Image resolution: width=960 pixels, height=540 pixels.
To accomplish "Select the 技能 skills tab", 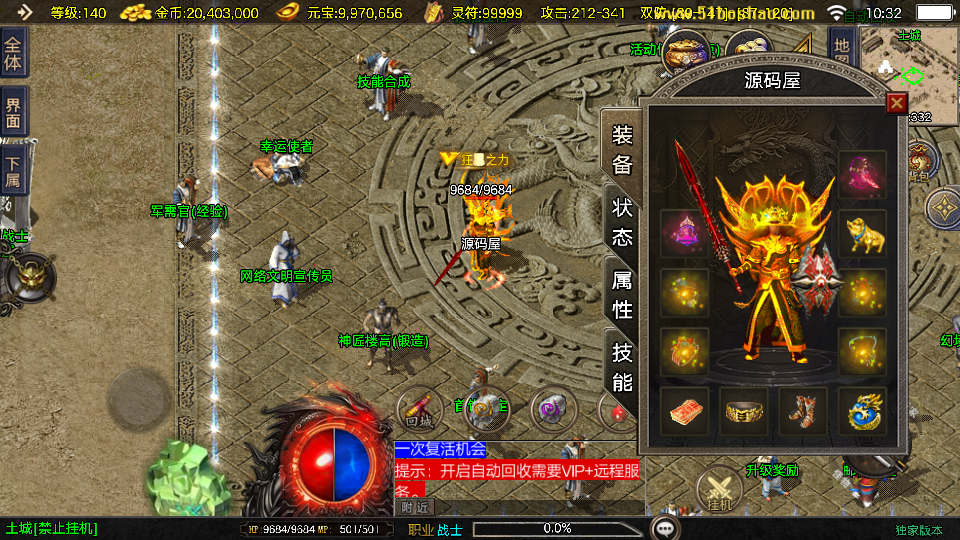I will pyautogui.click(x=622, y=366).
